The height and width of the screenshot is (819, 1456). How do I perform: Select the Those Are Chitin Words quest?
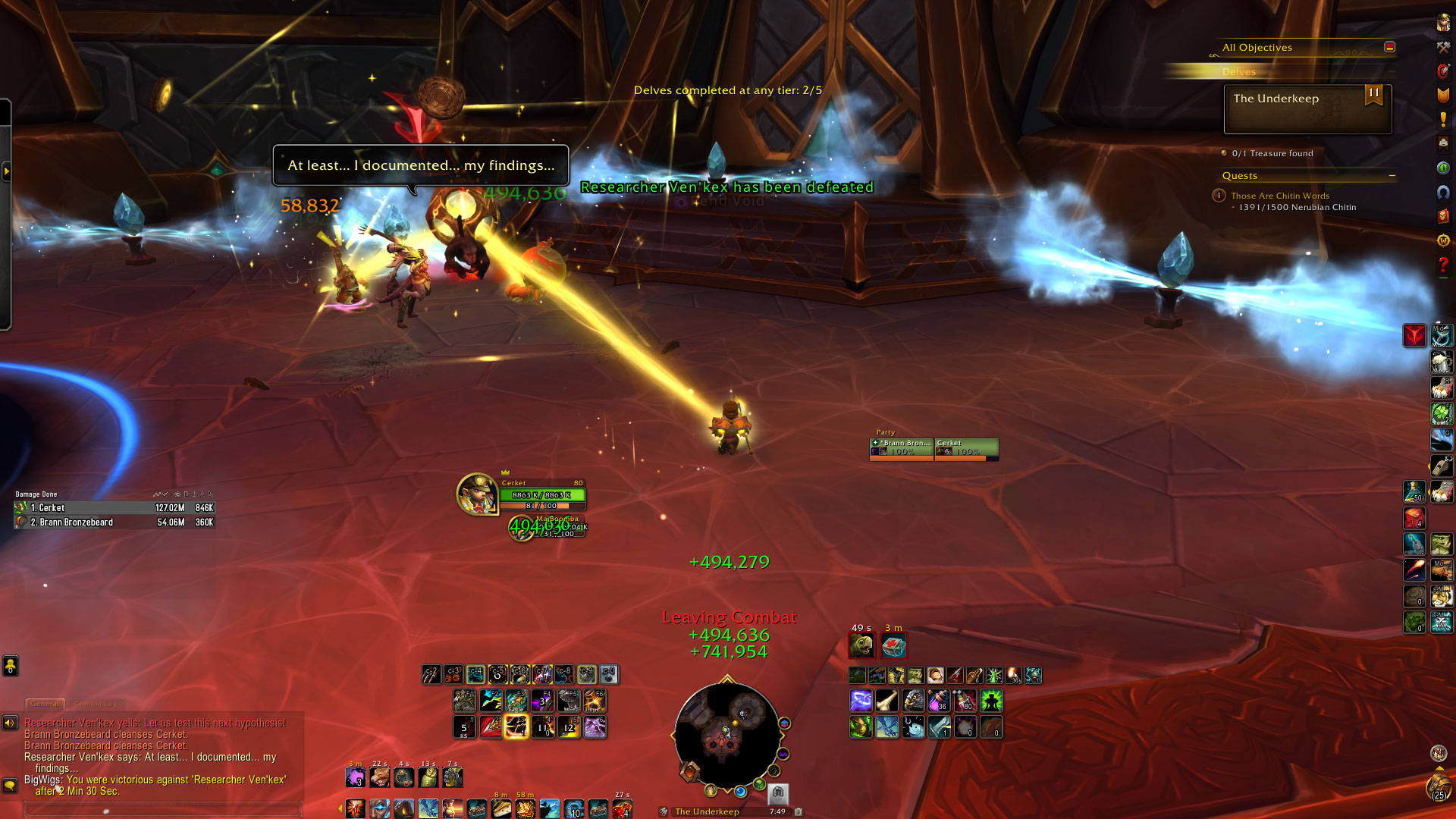click(1279, 196)
